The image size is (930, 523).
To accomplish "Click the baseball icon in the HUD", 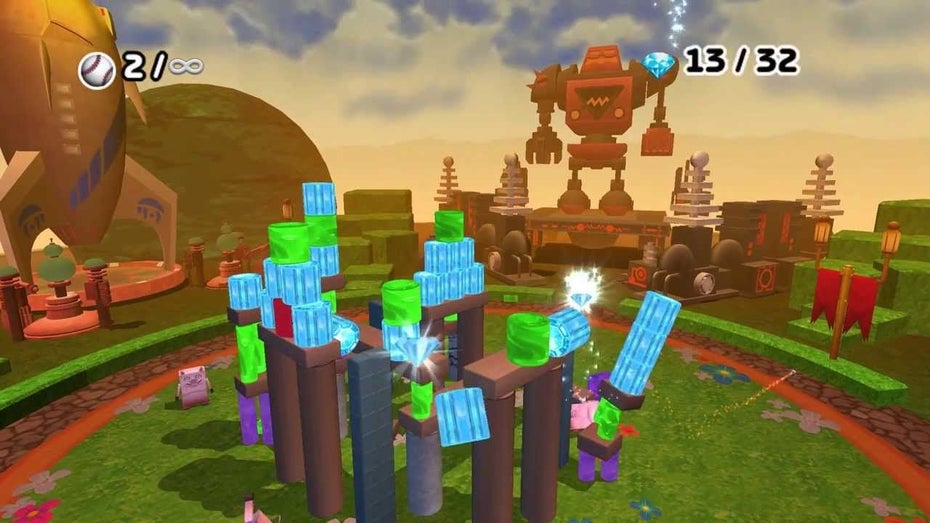I will (97, 69).
